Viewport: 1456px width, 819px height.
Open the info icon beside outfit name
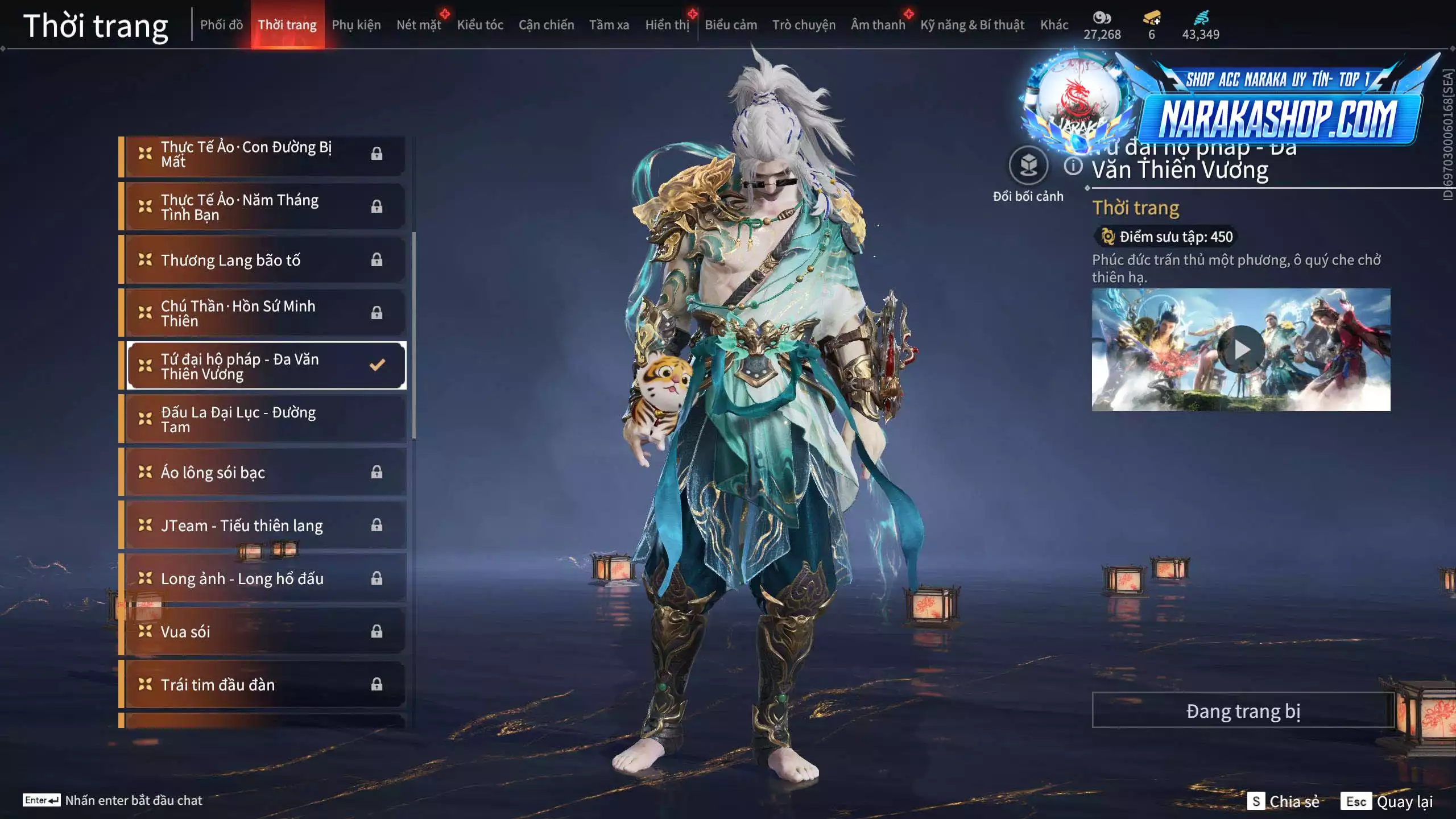pyautogui.click(x=1073, y=166)
